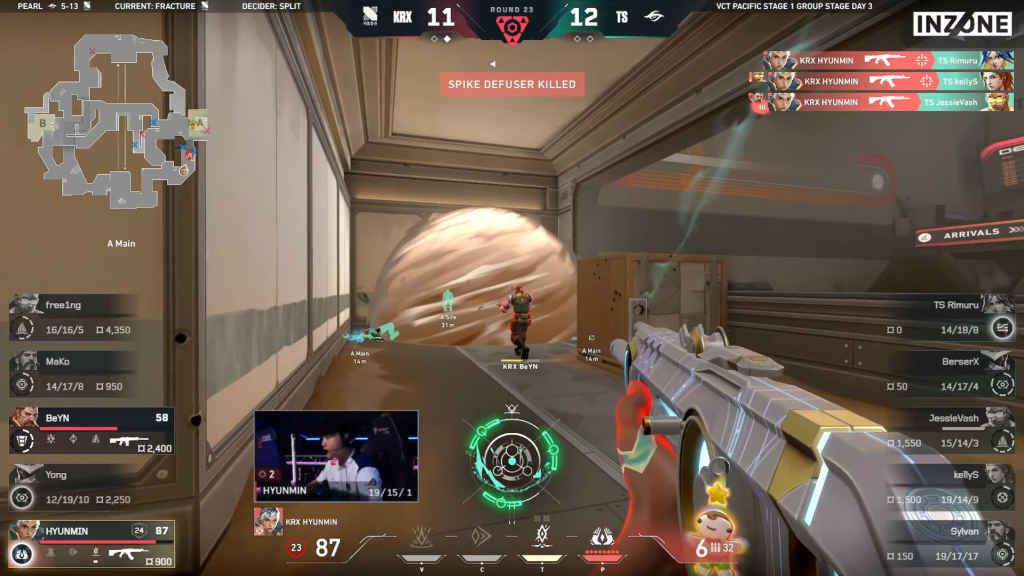Open kellyS's player card
The width and height of the screenshot is (1024, 576).
(x=948, y=487)
